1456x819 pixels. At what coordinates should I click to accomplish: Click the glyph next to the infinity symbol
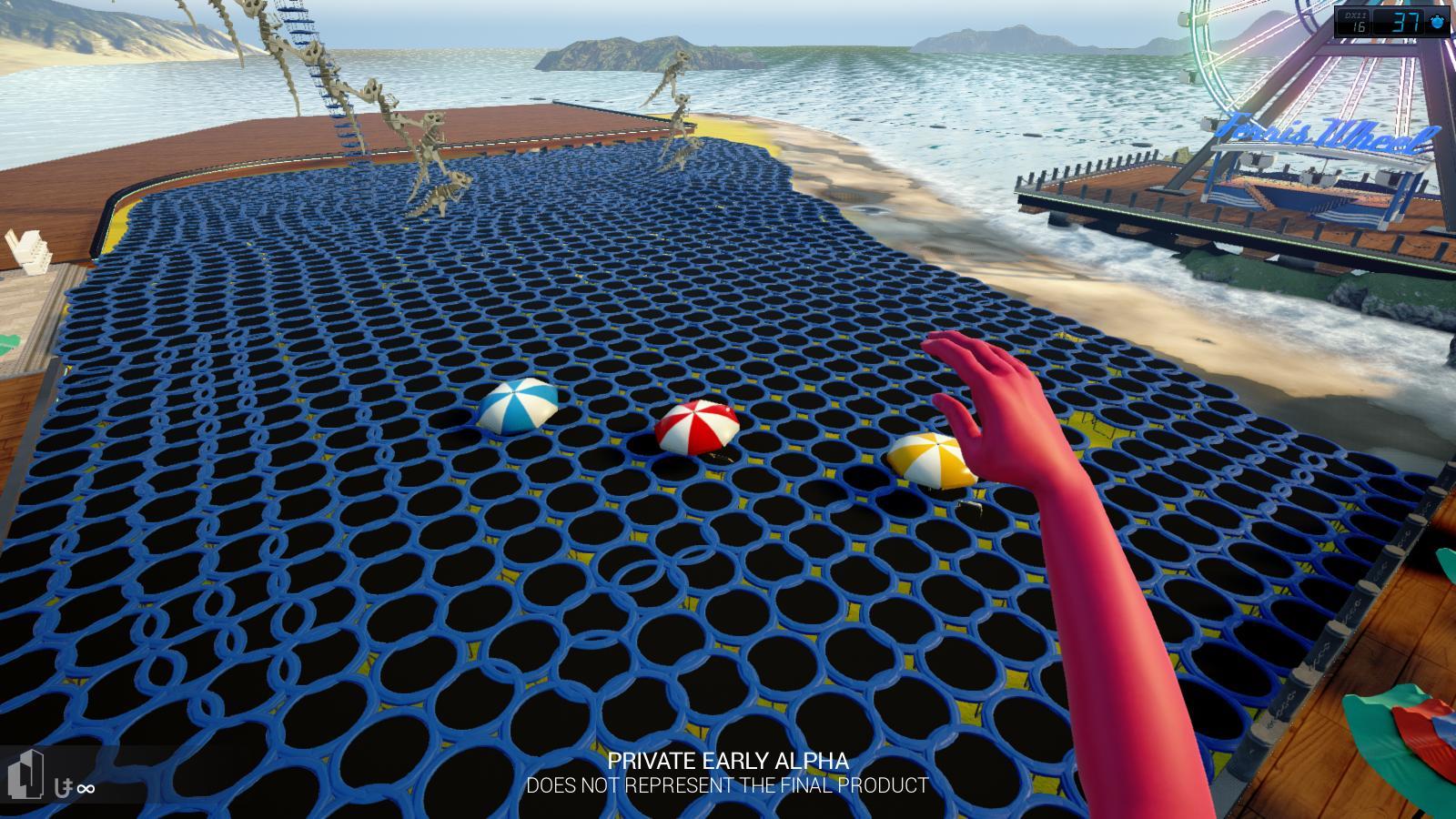point(62,787)
